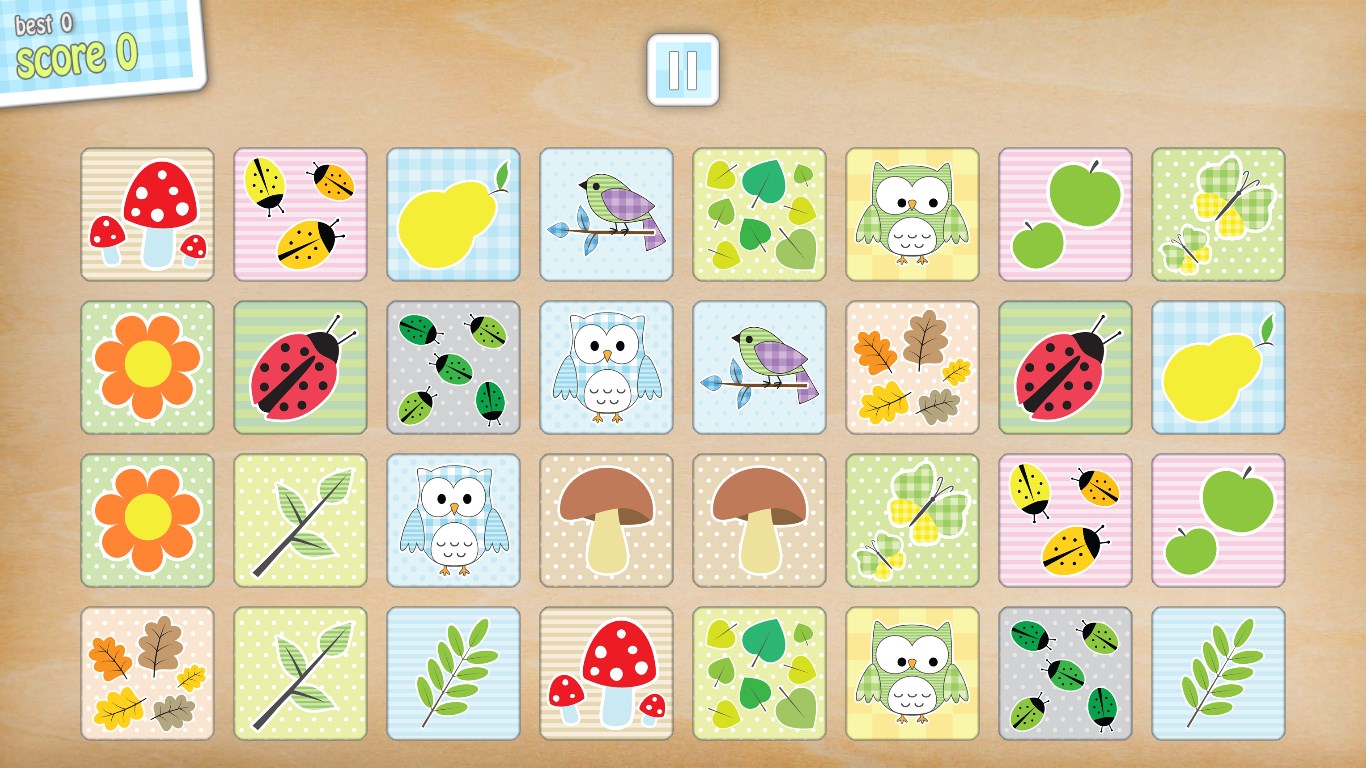Flip the red mushroom tile beside the yellow ladybugs
The height and width of the screenshot is (768, 1366).
pyautogui.click(x=147, y=214)
